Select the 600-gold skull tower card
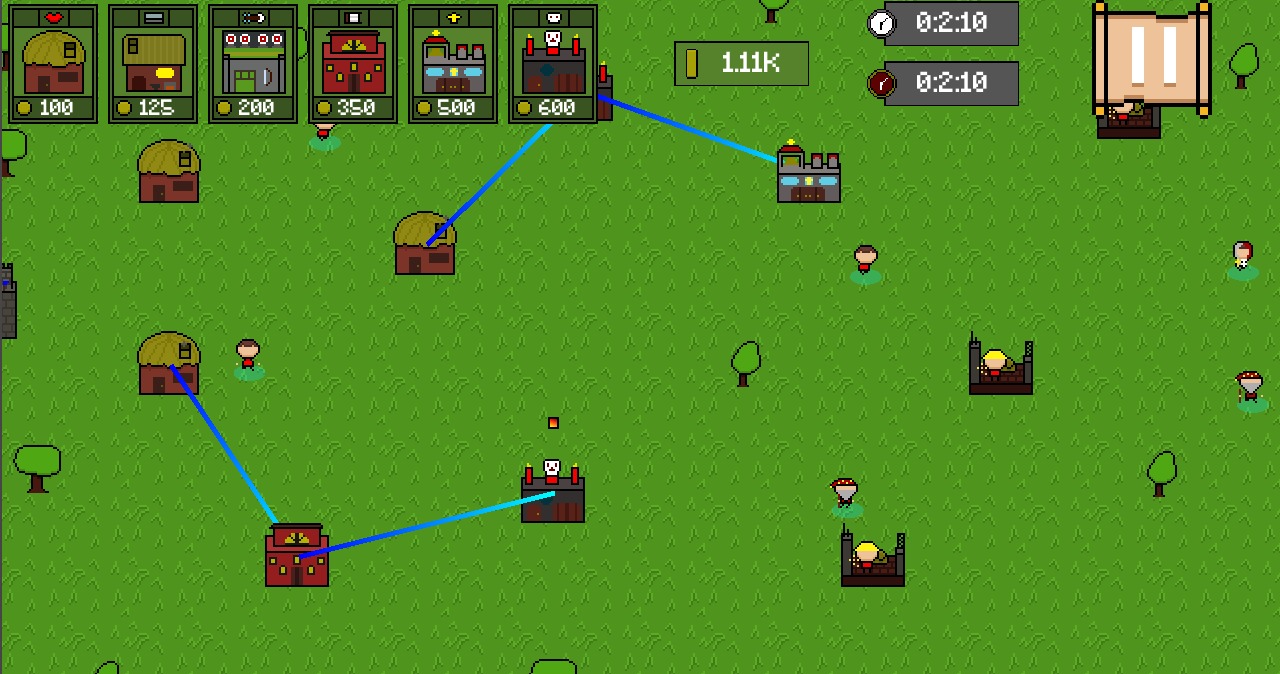This screenshot has width=1280, height=674. click(553, 64)
